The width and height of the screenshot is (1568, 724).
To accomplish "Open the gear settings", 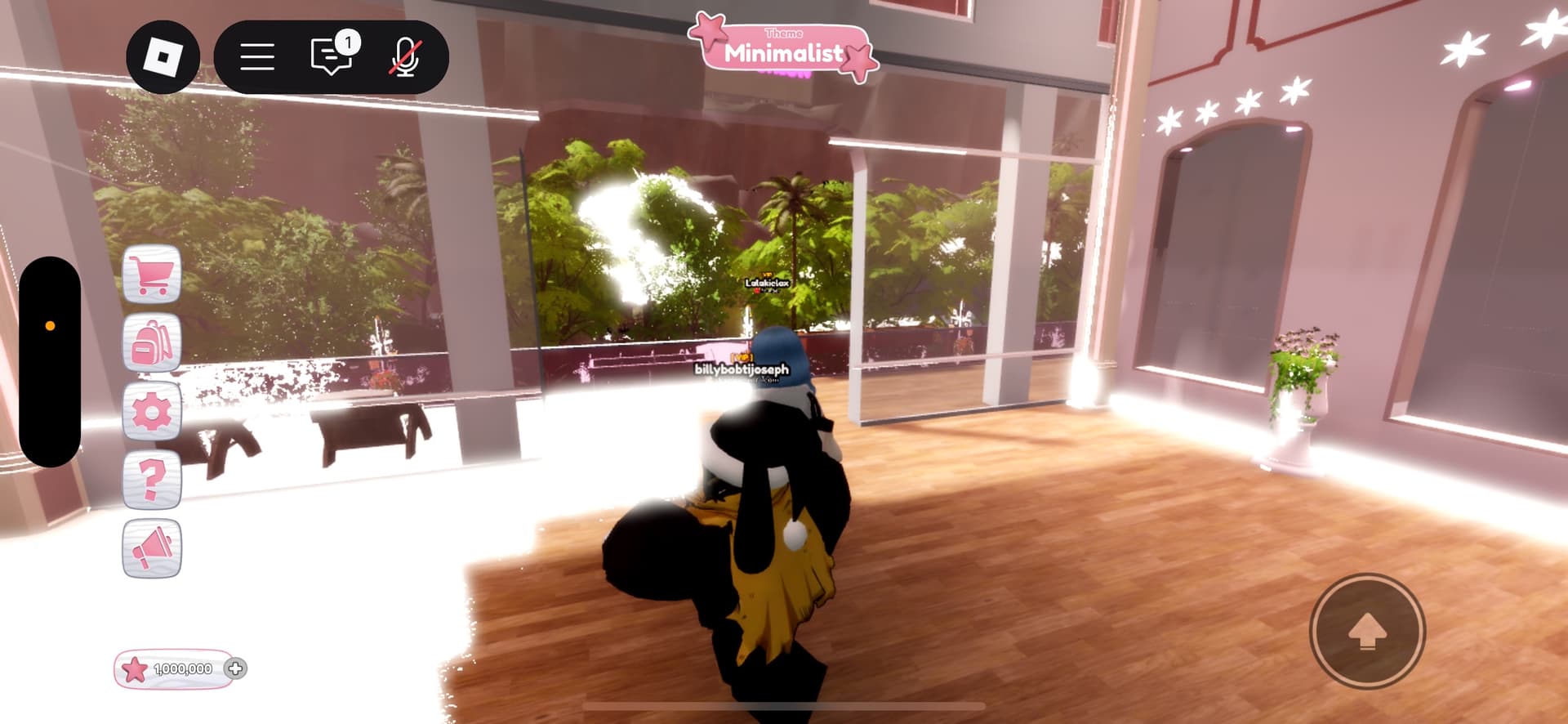I will point(152,411).
